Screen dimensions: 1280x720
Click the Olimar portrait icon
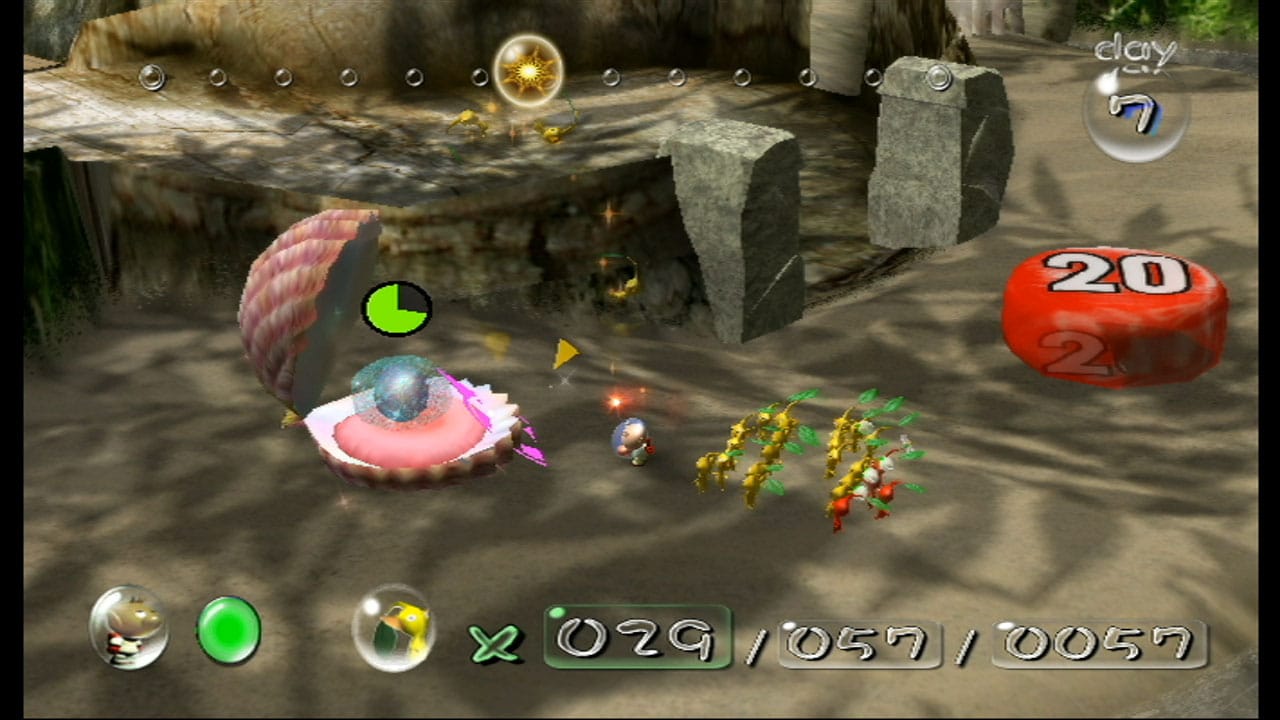coord(128,627)
